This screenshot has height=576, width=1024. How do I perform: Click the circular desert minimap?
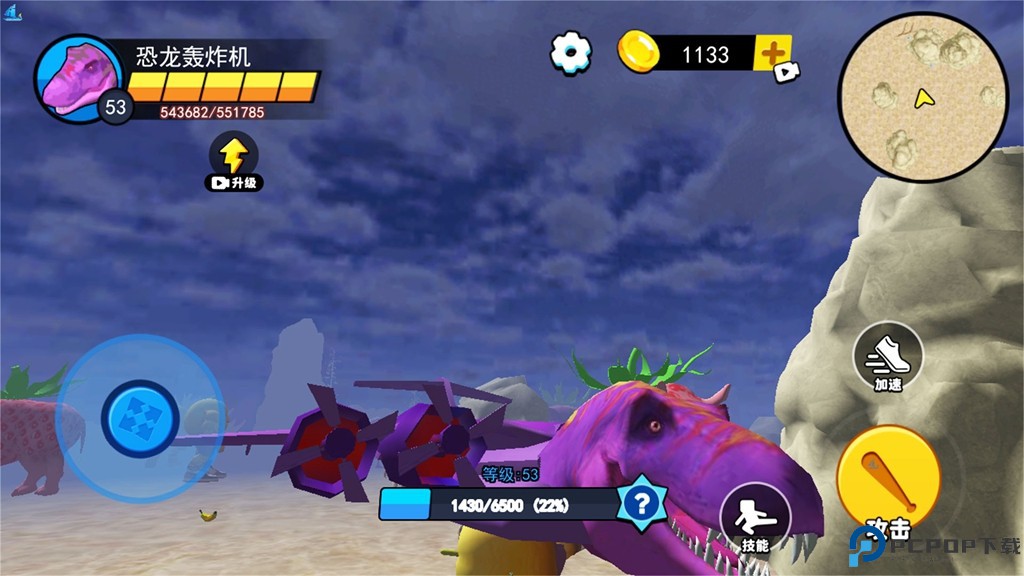(922, 97)
